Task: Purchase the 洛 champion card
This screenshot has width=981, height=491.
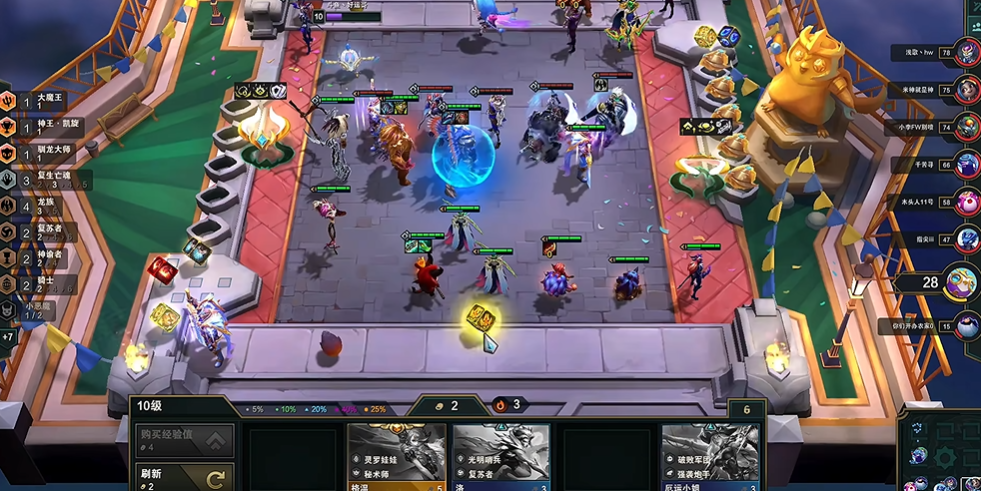Action: pyautogui.click(x=501, y=458)
